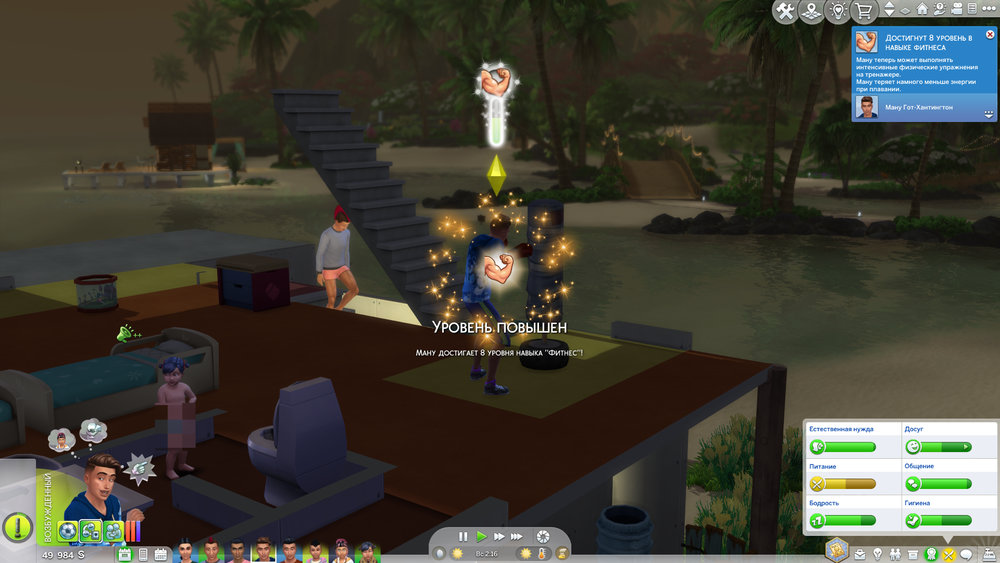Click the green exclamation mark button
The image size is (1000, 563).
point(17,527)
